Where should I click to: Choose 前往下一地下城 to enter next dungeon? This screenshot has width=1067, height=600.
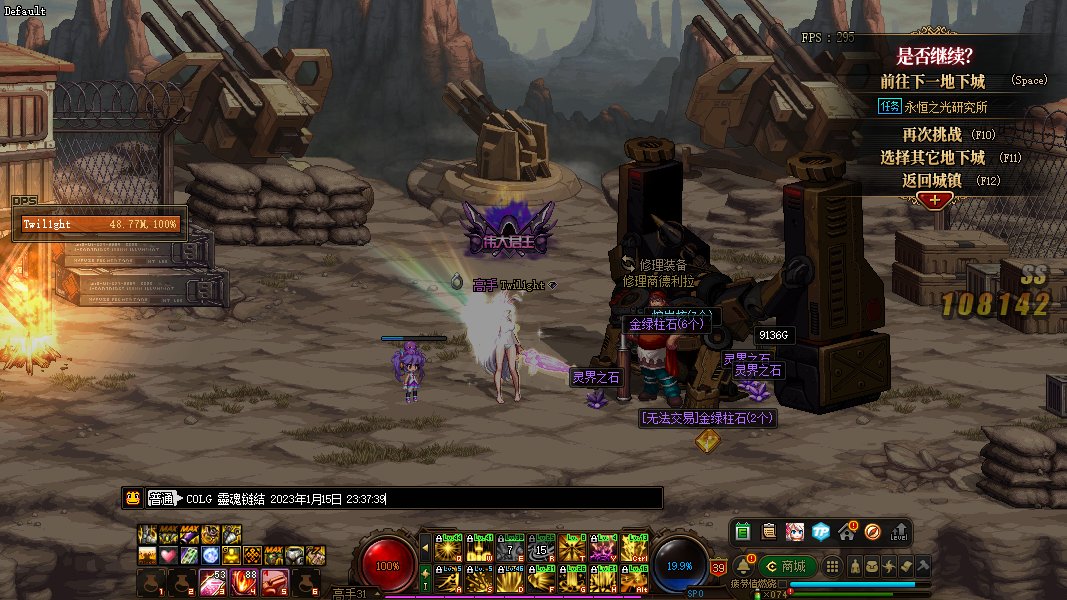[x=933, y=81]
